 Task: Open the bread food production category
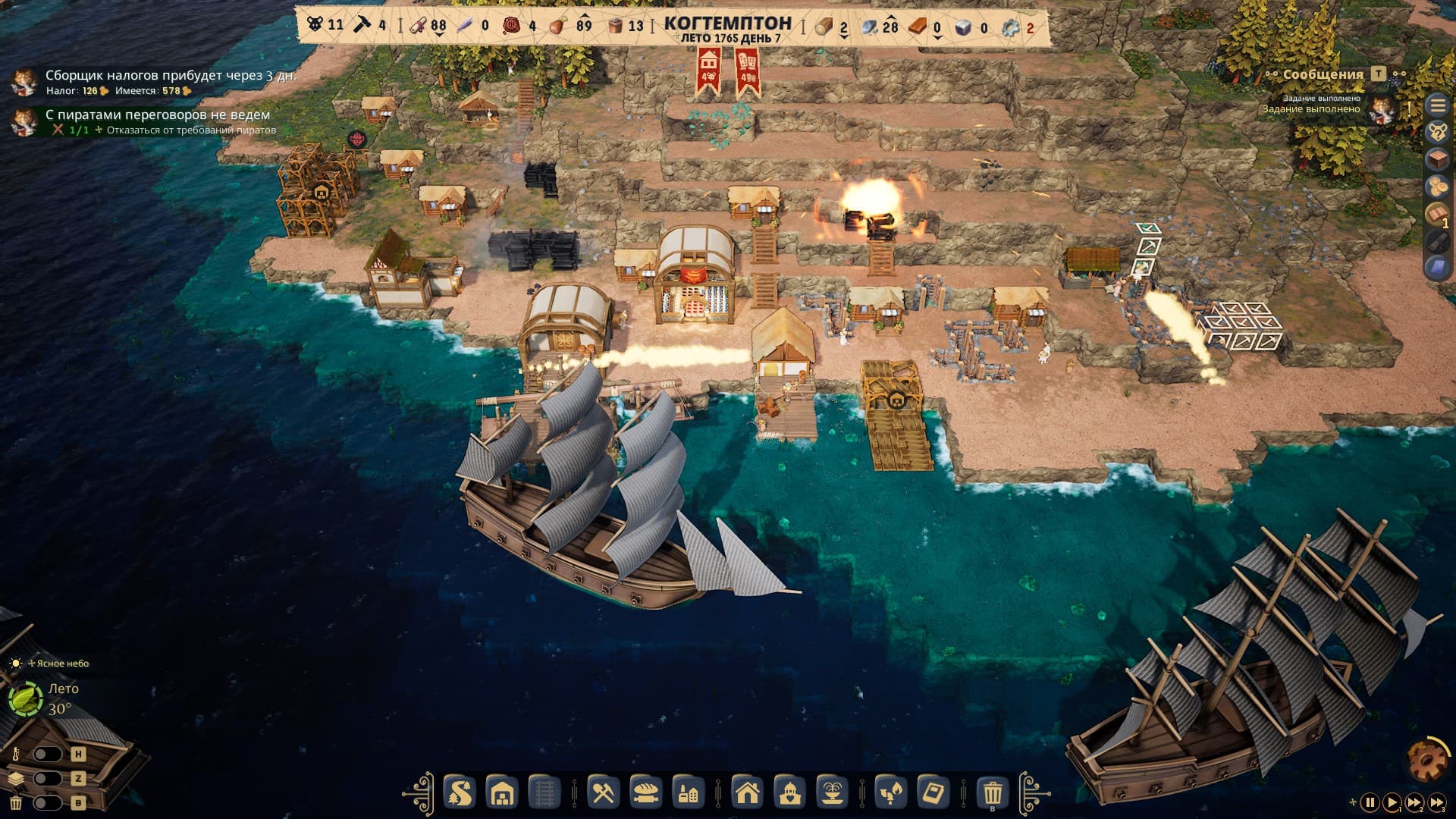(645, 794)
